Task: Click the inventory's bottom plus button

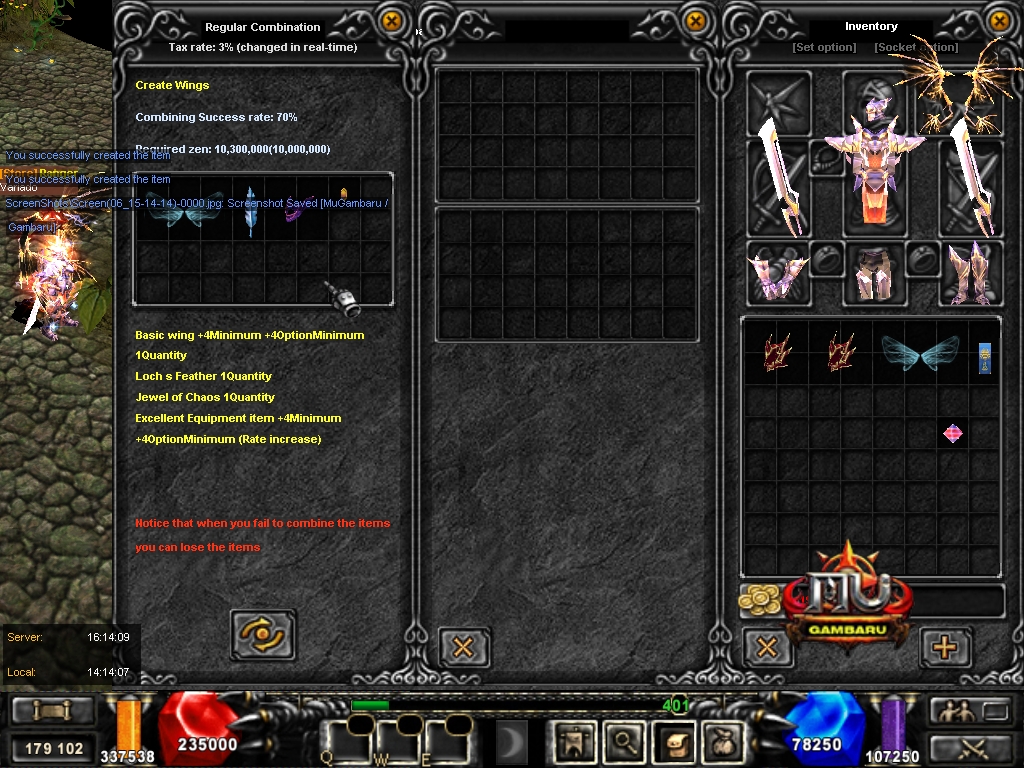Action: (944, 646)
